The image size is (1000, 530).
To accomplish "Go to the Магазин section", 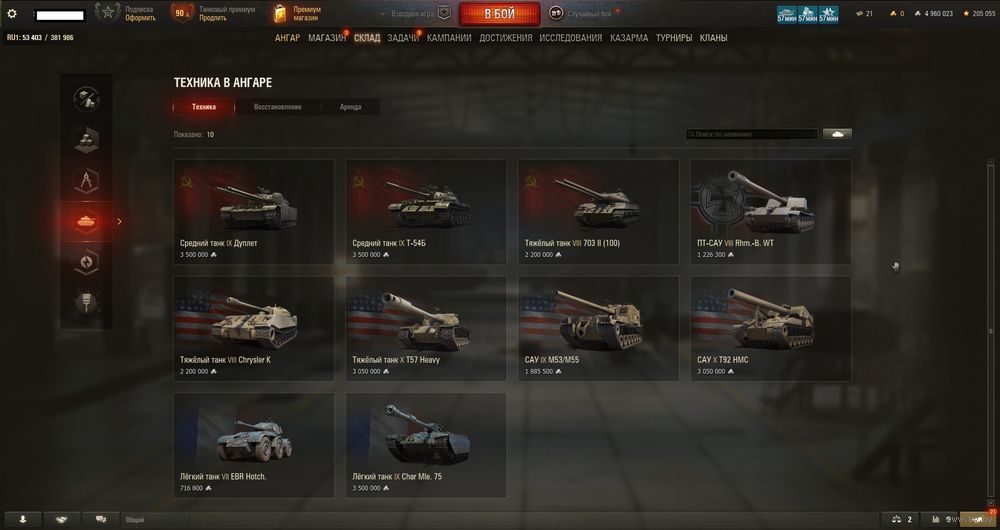I will [x=327, y=38].
